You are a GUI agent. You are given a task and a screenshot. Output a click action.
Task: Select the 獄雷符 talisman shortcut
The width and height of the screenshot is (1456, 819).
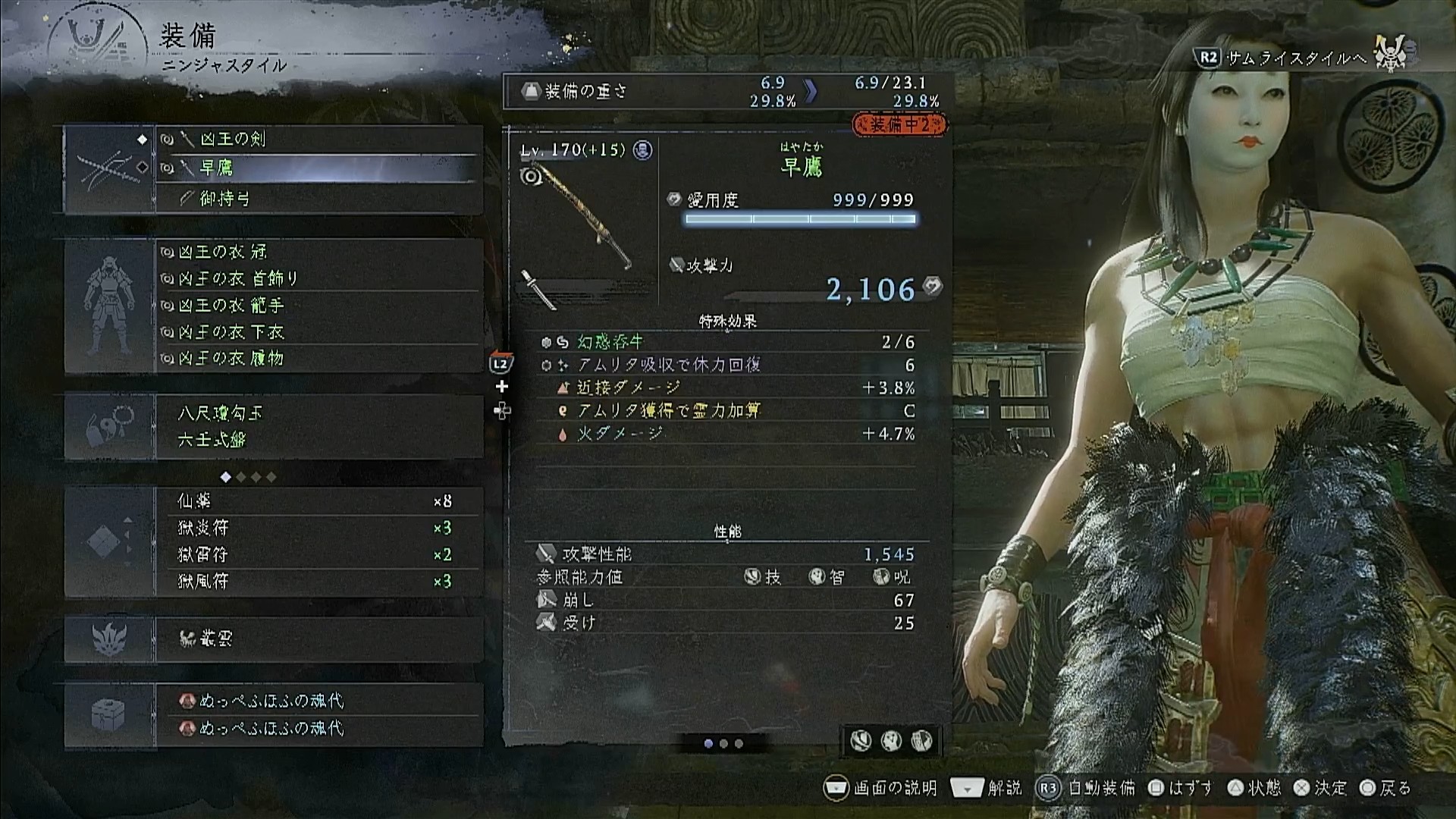pos(318,555)
